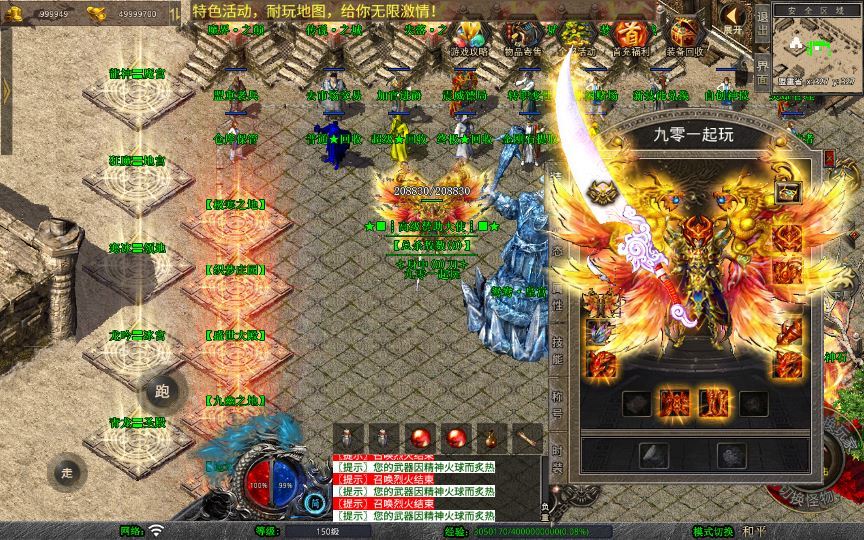The width and height of the screenshot is (864, 540).
Task: Close the character equipment panel
Action: click(x=829, y=158)
